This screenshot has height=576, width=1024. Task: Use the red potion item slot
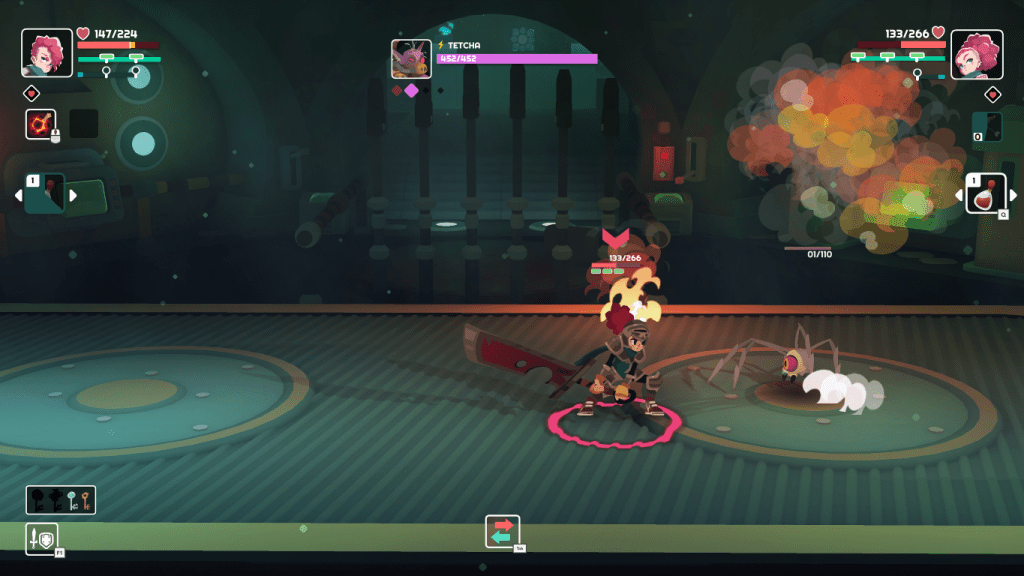point(985,194)
